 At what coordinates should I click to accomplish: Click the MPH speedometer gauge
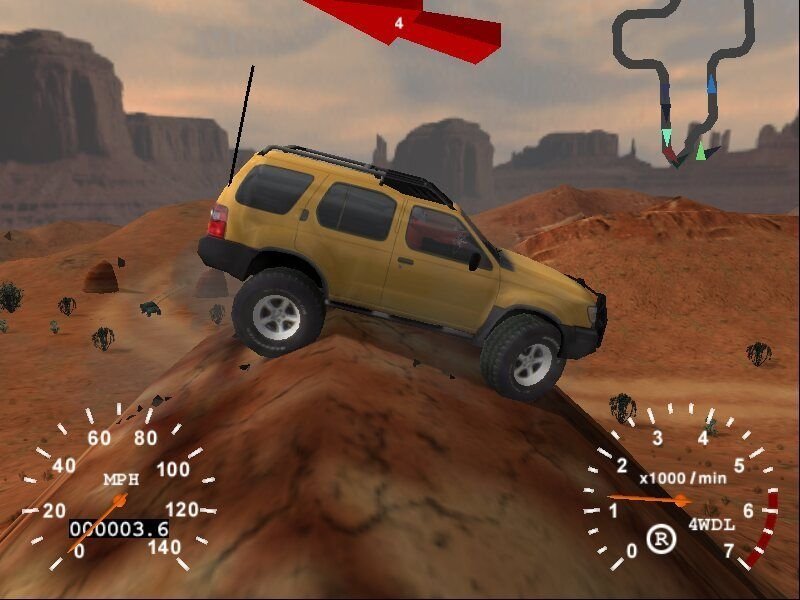pyautogui.click(x=118, y=497)
